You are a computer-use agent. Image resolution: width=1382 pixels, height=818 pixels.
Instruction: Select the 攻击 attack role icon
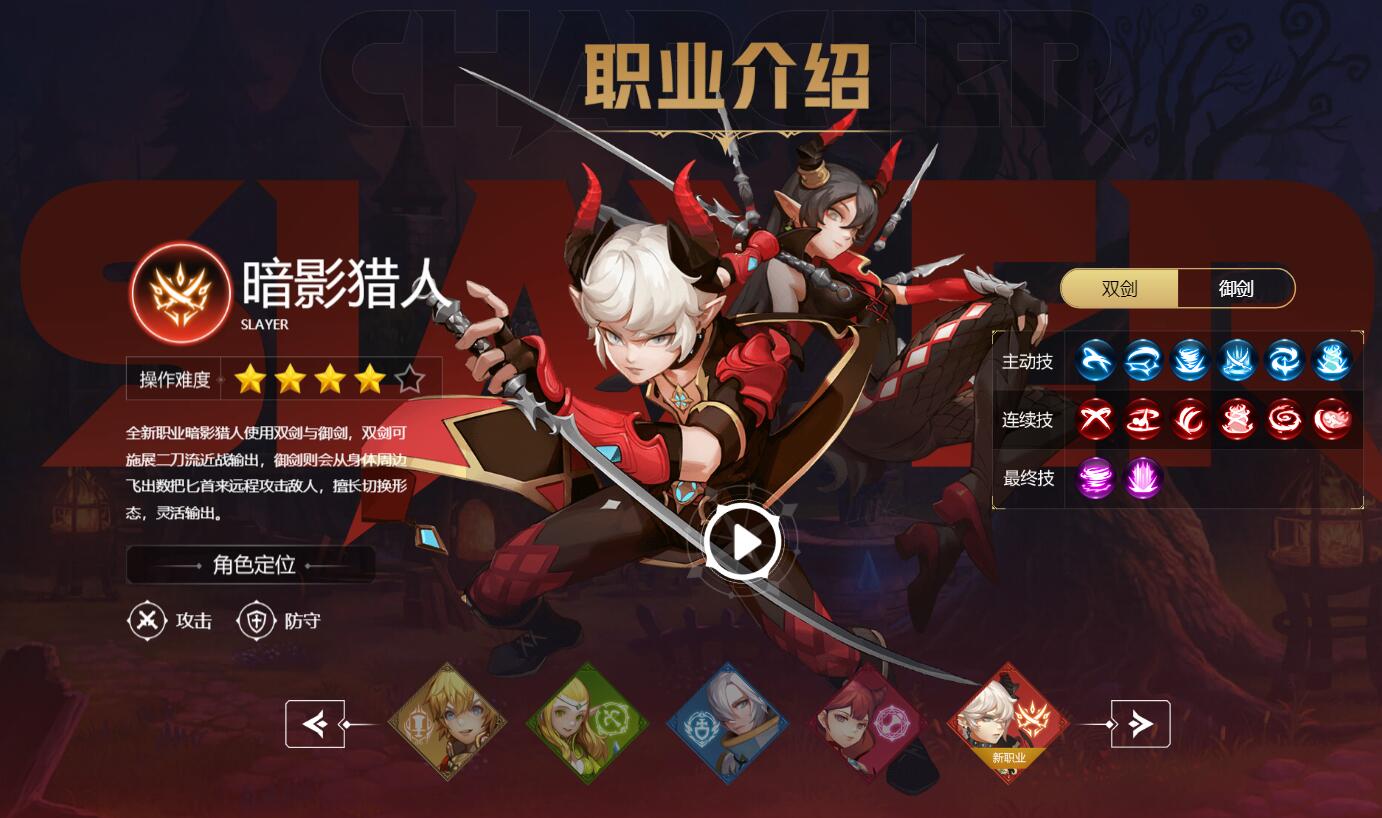[x=148, y=620]
